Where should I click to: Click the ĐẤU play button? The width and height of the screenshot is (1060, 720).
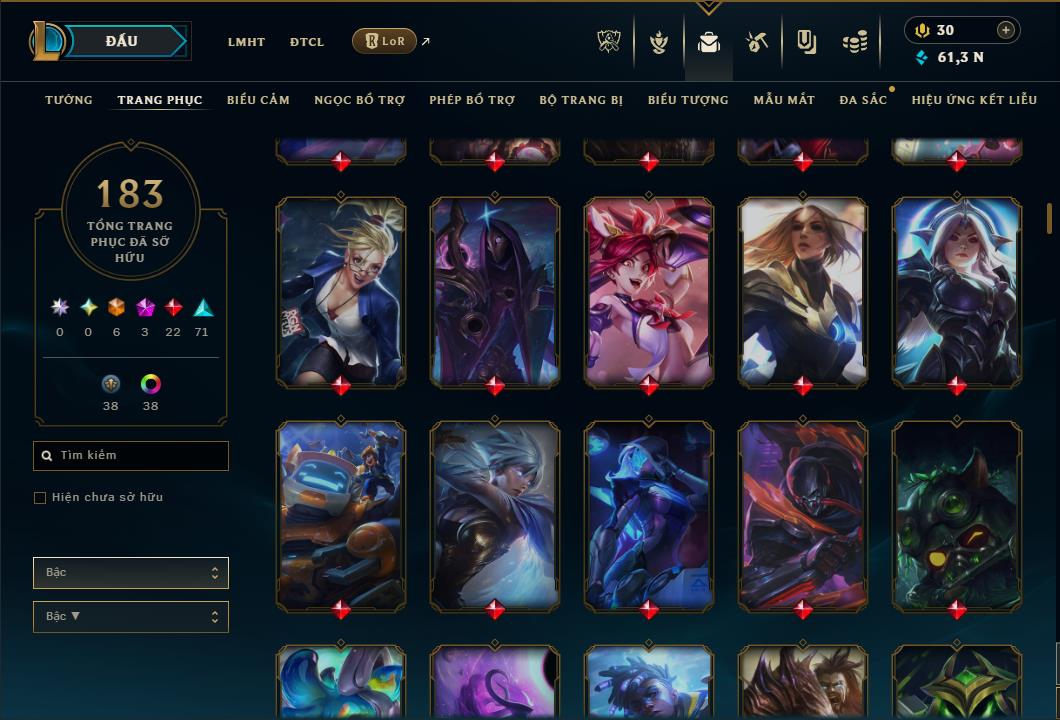pyautogui.click(x=121, y=41)
